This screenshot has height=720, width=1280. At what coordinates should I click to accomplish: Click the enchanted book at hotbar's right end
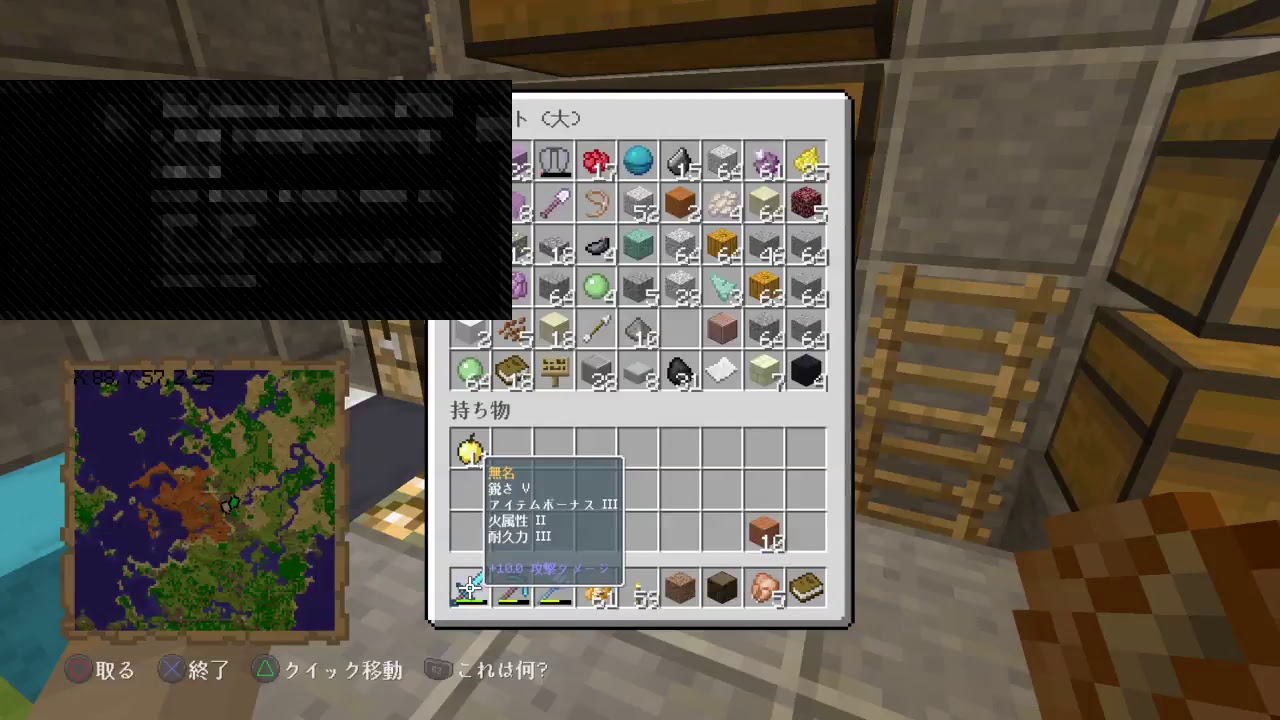point(806,590)
